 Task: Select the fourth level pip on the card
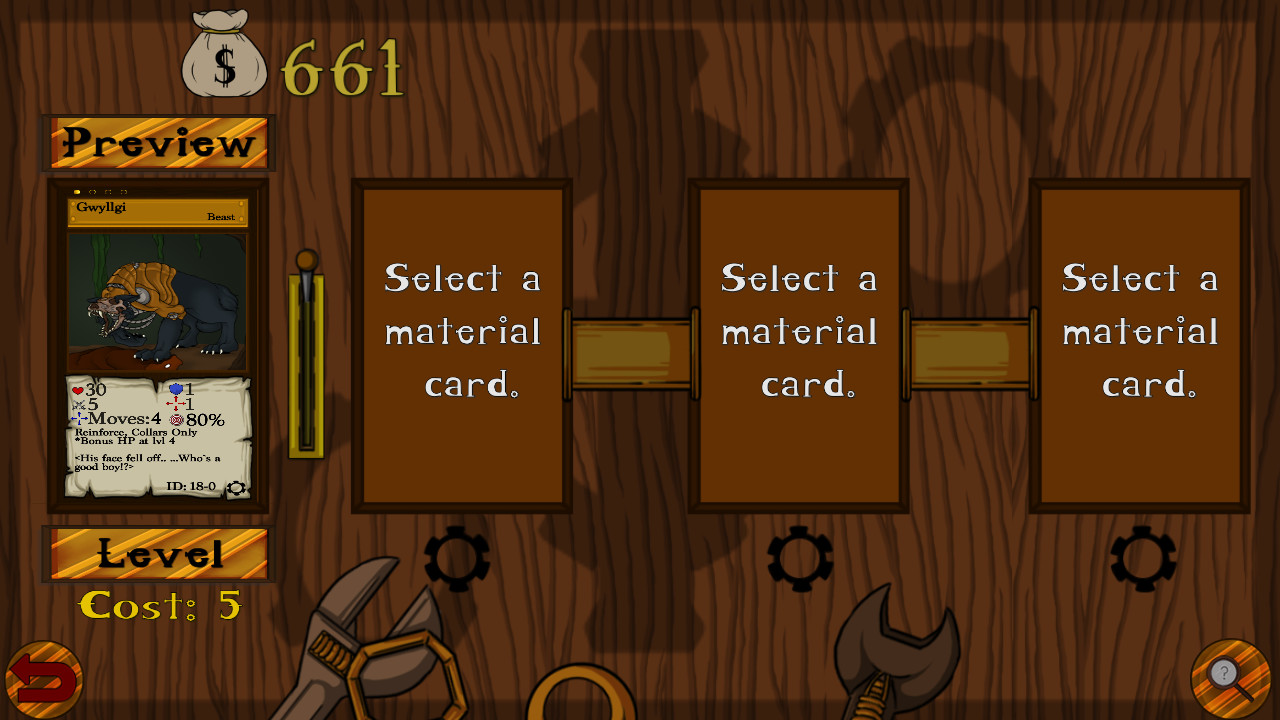124,191
